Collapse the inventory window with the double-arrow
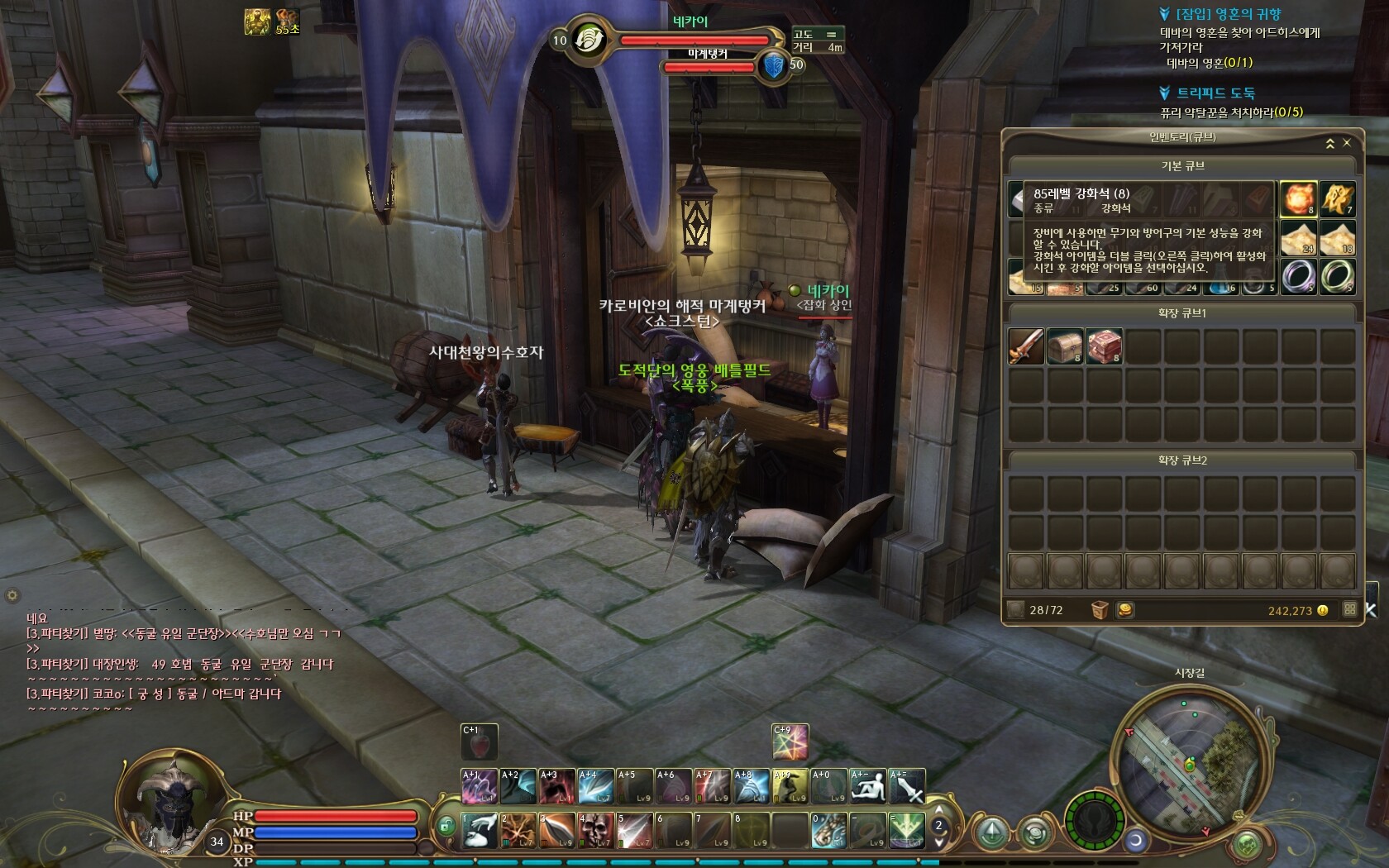 point(1330,144)
